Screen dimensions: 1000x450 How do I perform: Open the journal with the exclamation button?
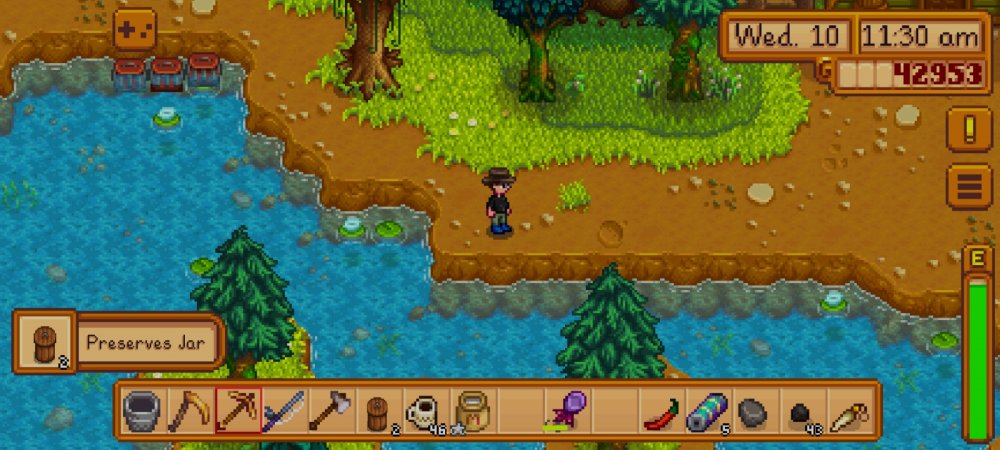tap(968, 130)
